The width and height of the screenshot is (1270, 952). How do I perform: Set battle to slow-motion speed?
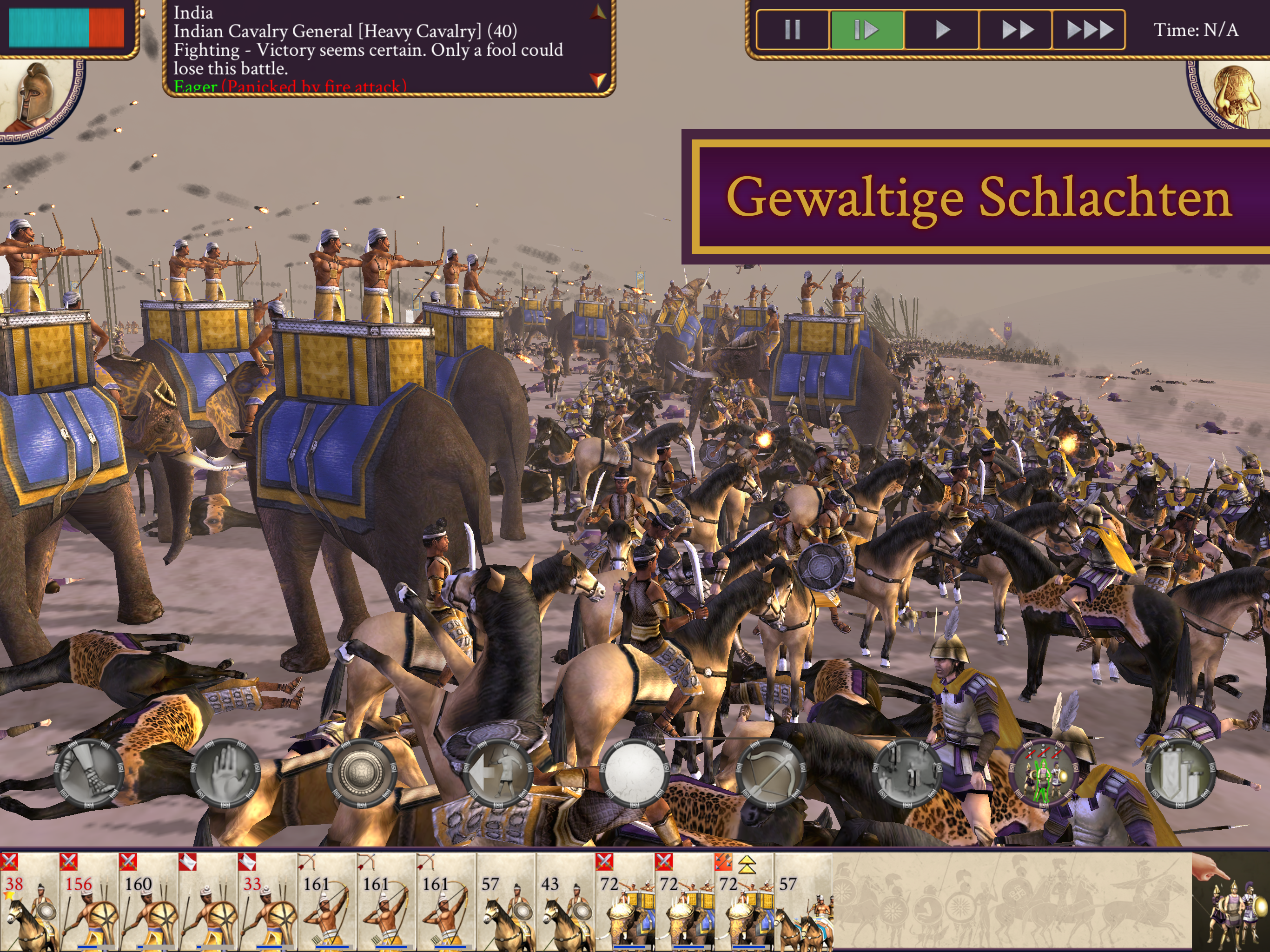point(867,29)
